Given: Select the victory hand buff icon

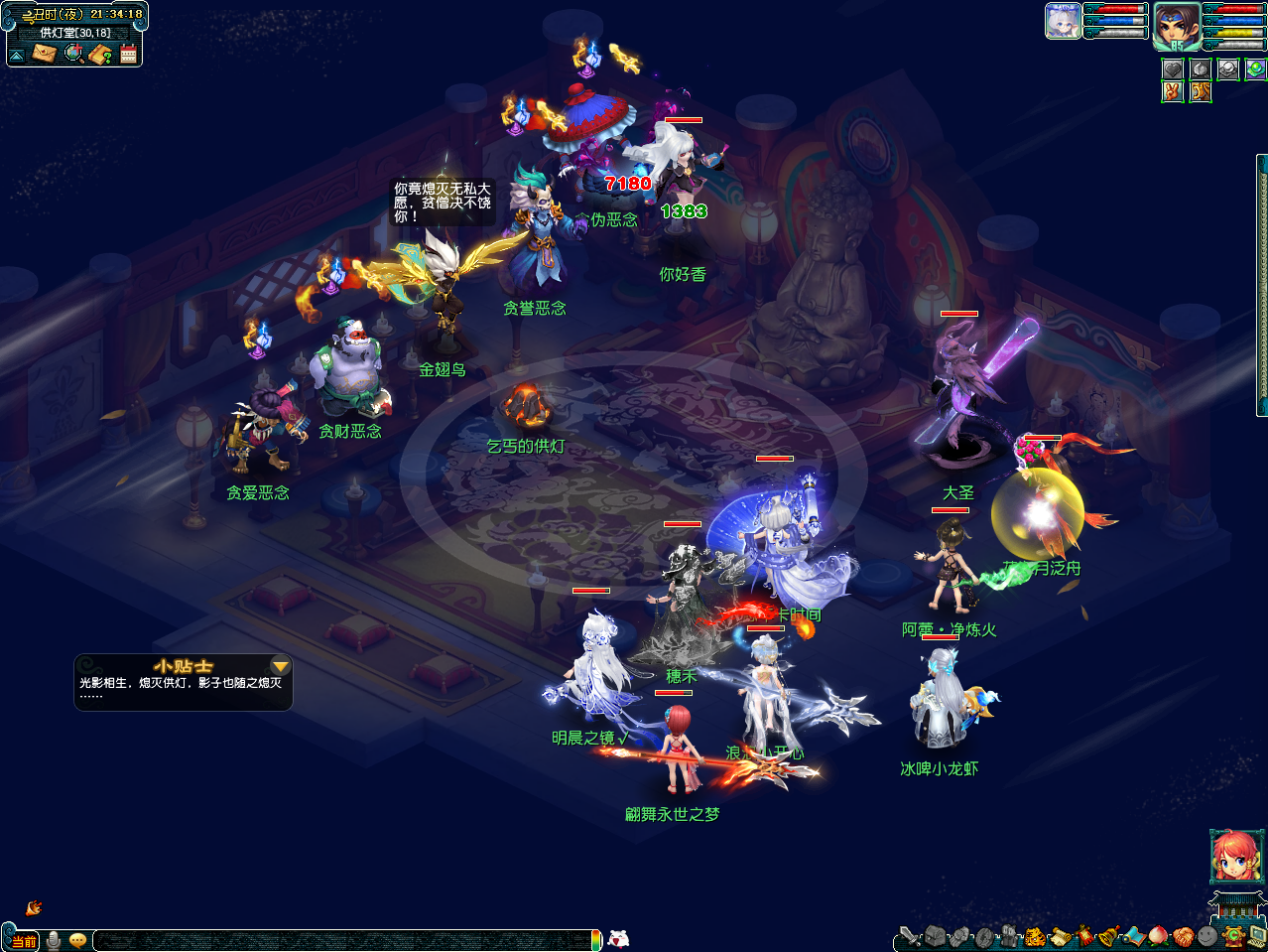Looking at the screenshot, I should 1172,92.
